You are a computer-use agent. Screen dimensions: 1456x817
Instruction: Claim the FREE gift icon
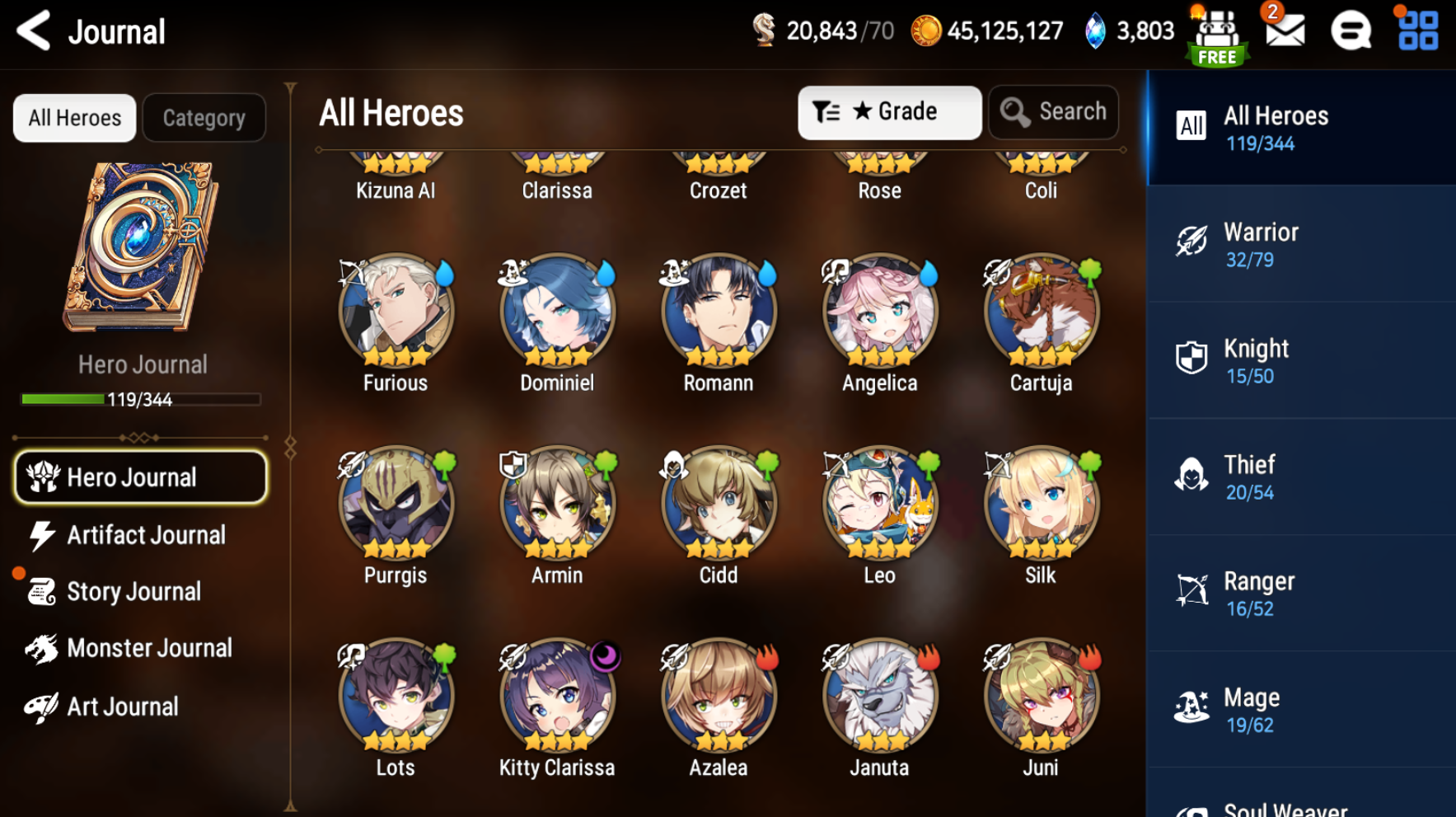tap(1217, 36)
